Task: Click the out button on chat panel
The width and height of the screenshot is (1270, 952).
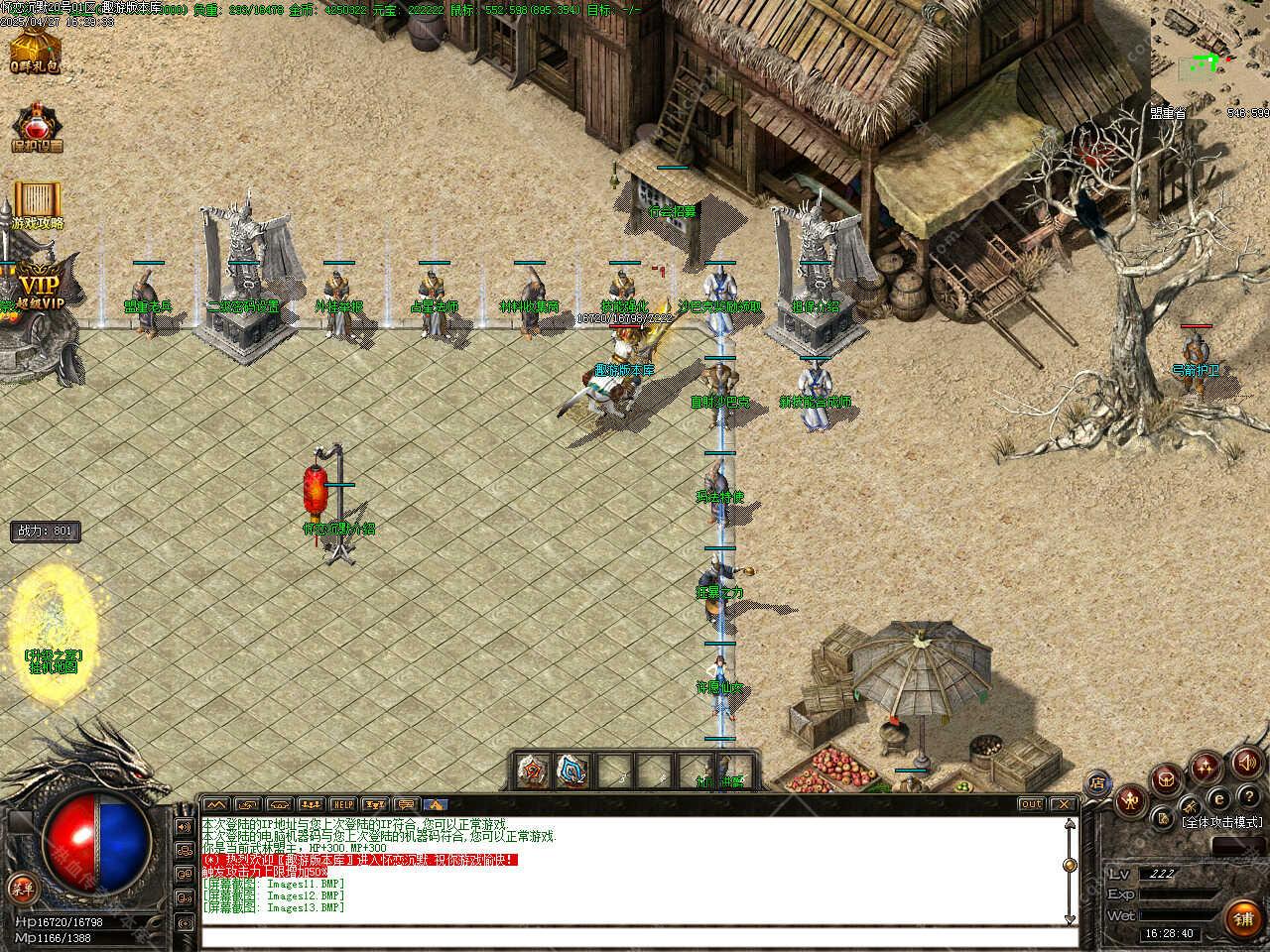Action: (1031, 804)
